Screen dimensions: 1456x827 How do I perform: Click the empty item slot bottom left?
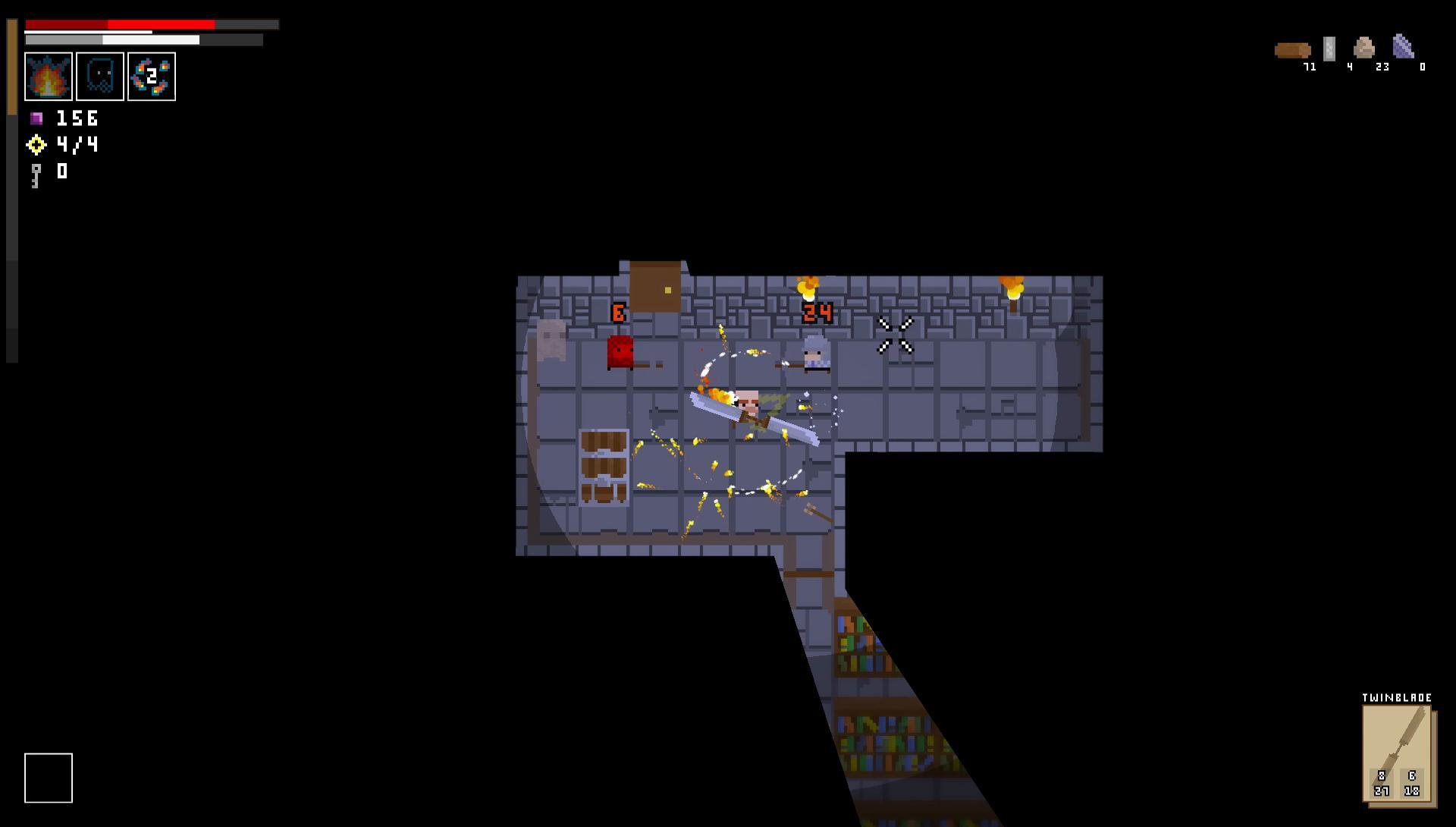click(49, 776)
